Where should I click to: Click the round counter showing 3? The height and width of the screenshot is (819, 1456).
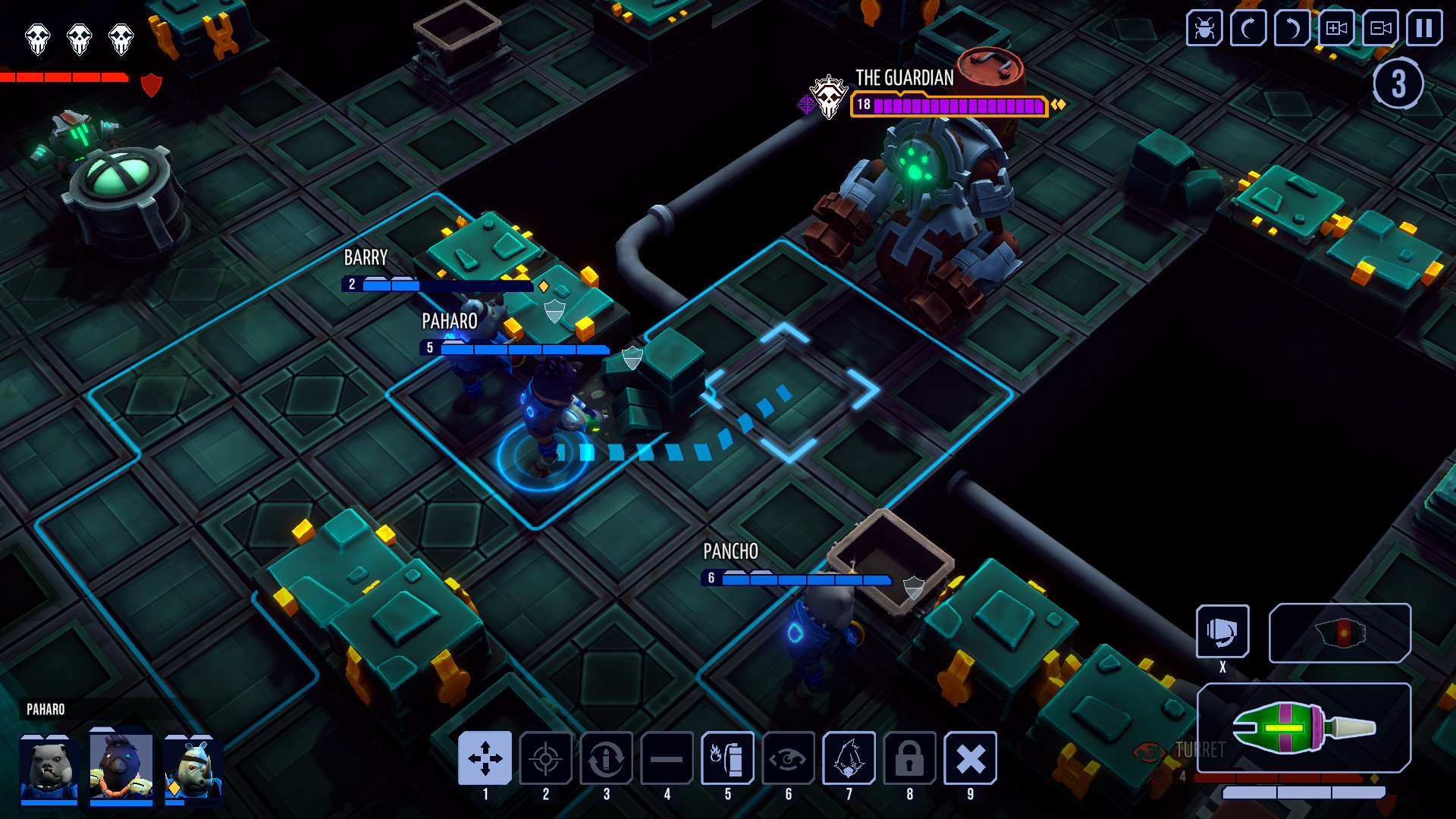(x=1399, y=85)
